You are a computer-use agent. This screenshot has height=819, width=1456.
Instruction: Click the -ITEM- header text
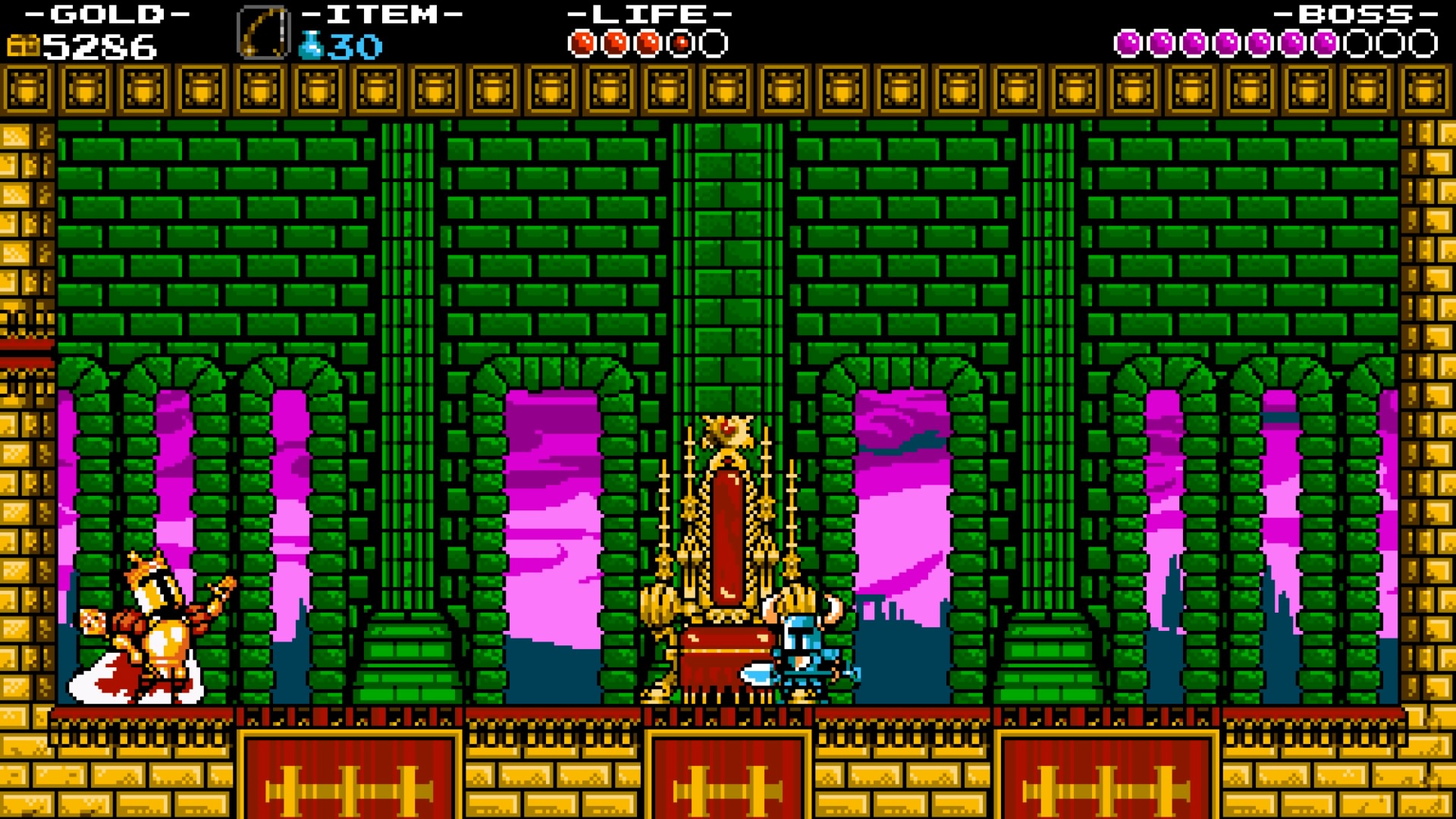click(x=371, y=12)
